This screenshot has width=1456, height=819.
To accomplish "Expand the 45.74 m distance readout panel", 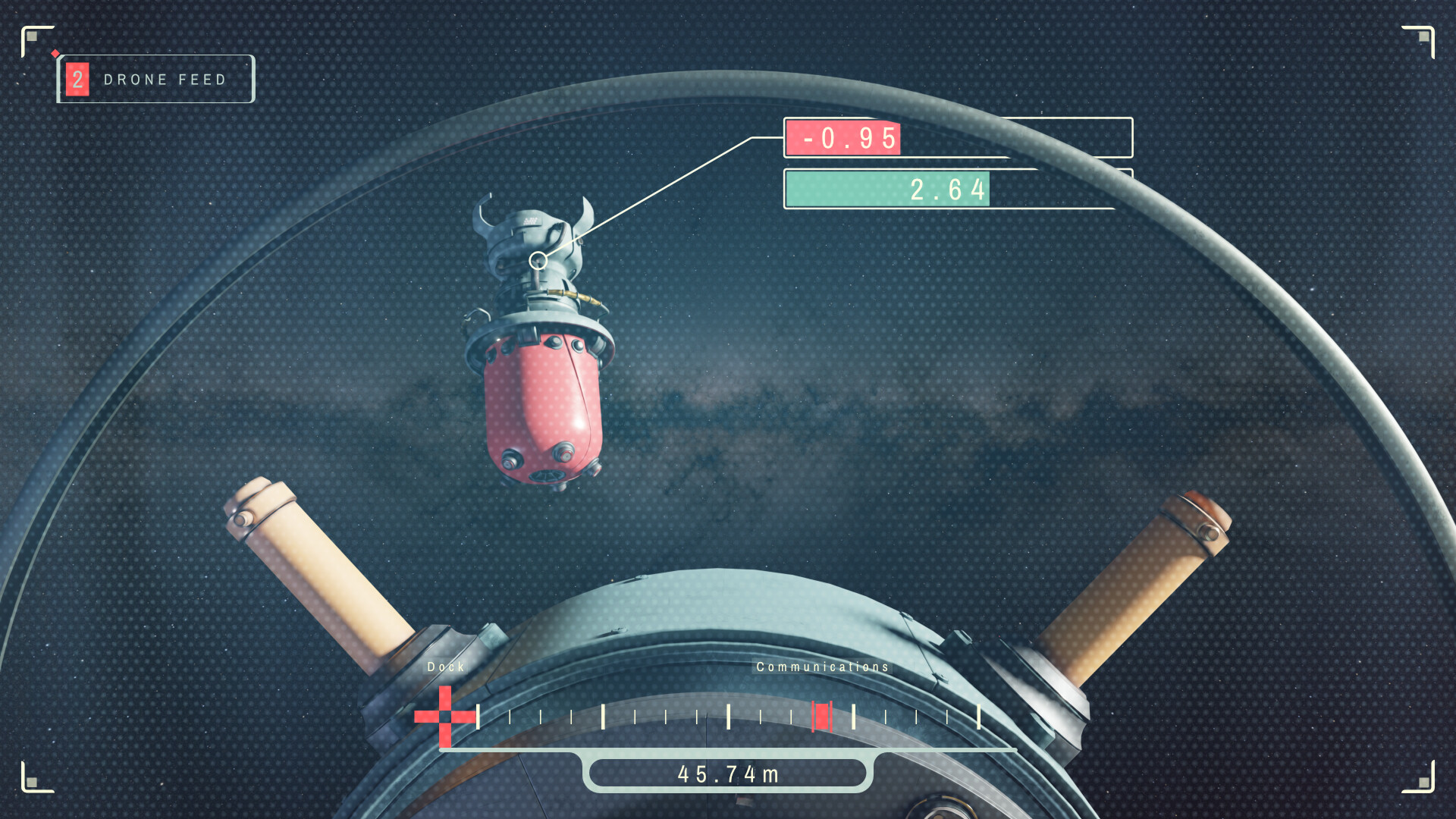I will tap(728, 773).
